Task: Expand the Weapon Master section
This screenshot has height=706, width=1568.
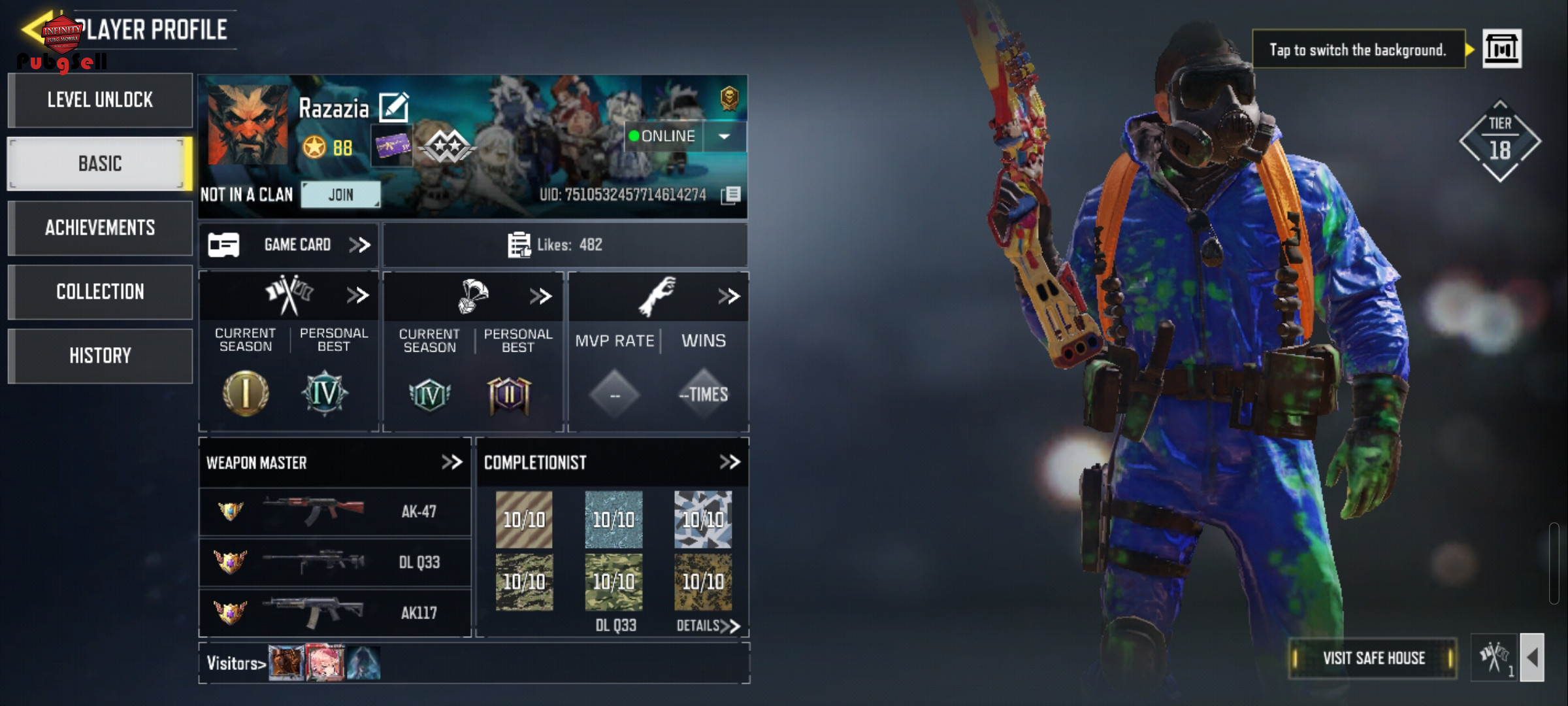Action: [x=451, y=462]
